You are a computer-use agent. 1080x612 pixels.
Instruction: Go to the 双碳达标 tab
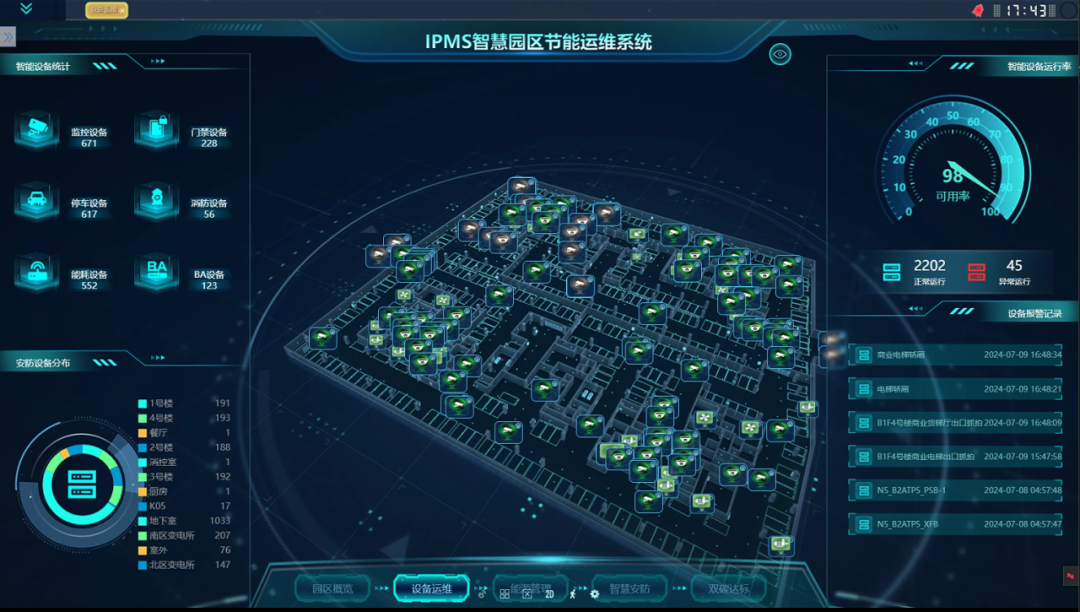pyautogui.click(x=729, y=588)
